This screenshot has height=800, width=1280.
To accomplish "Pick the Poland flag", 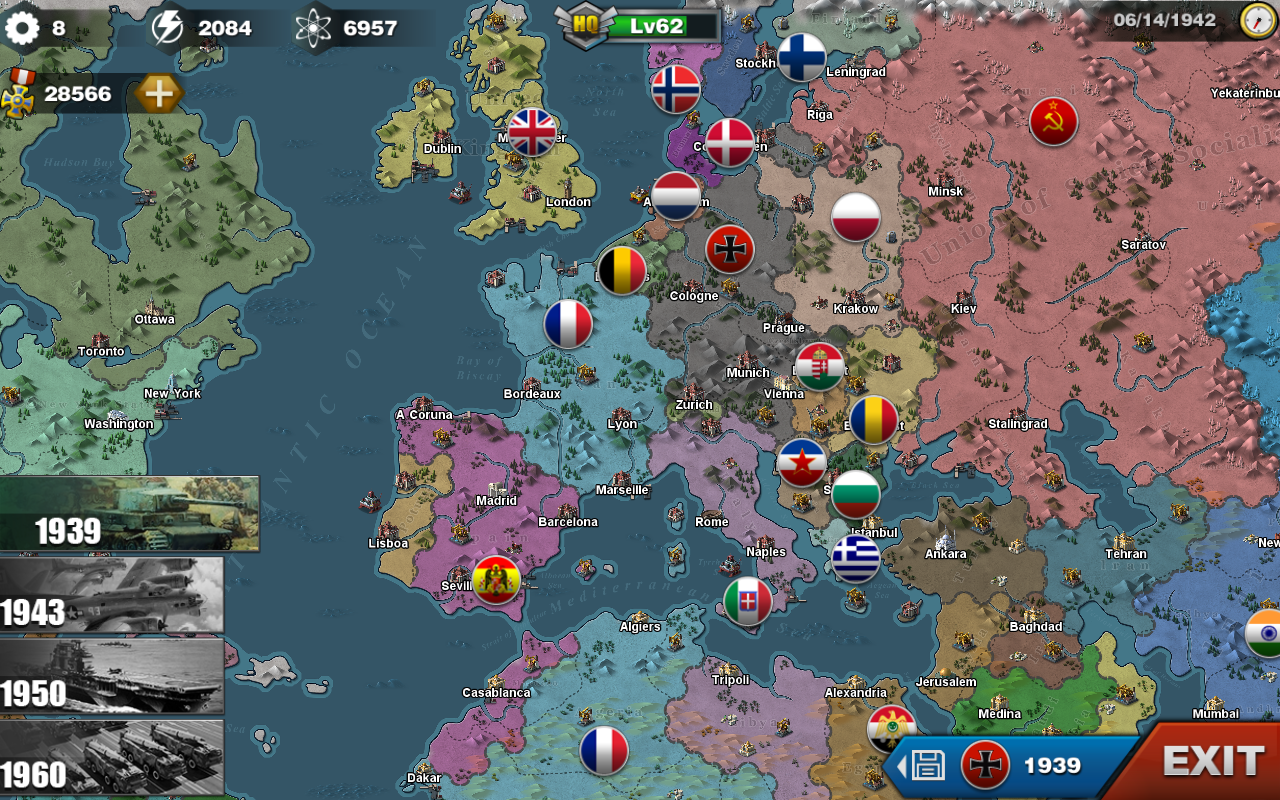I will pyautogui.click(x=856, y=218).
